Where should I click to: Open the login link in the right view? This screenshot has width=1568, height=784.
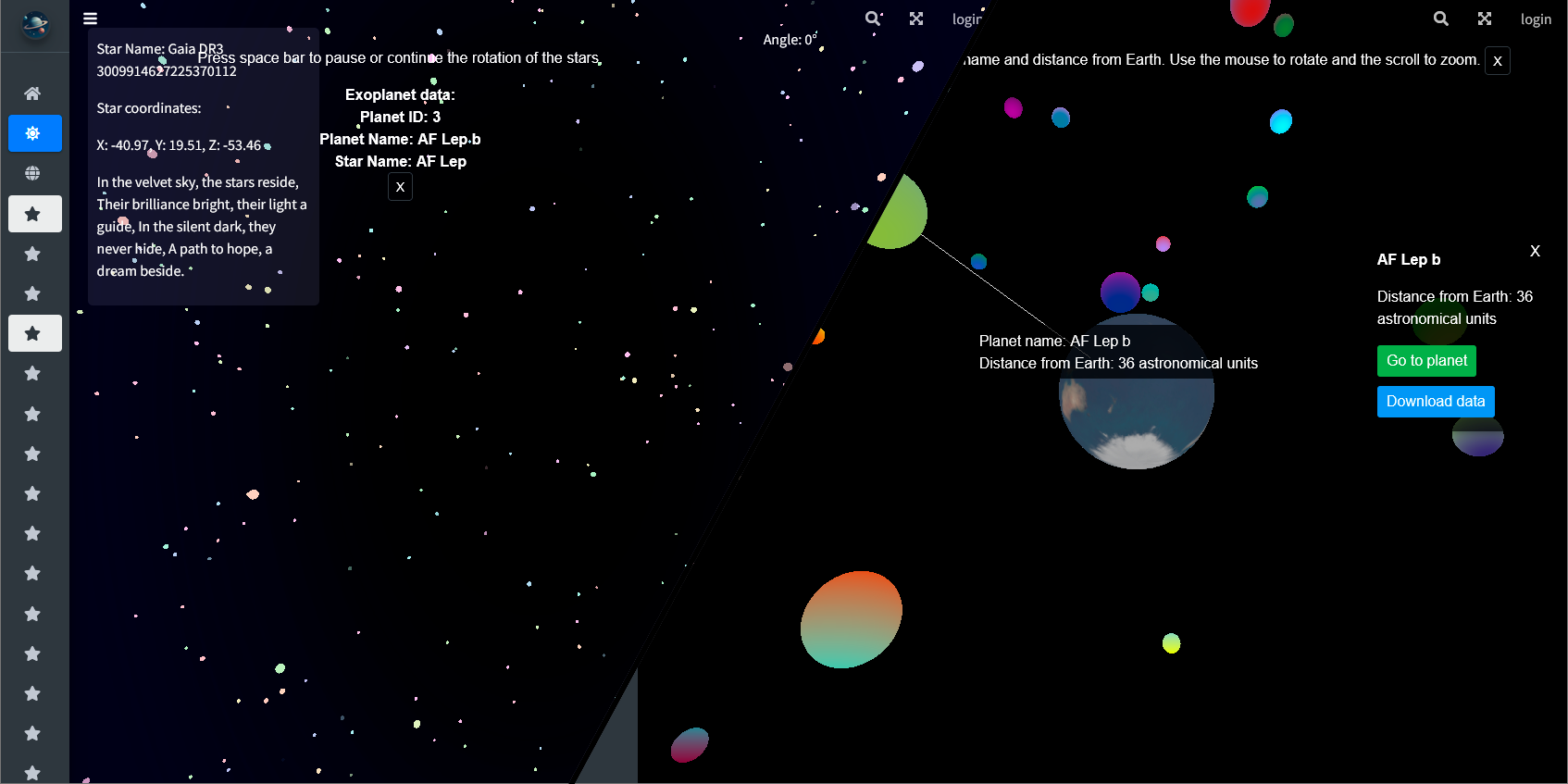click(x=1536, y=19)
